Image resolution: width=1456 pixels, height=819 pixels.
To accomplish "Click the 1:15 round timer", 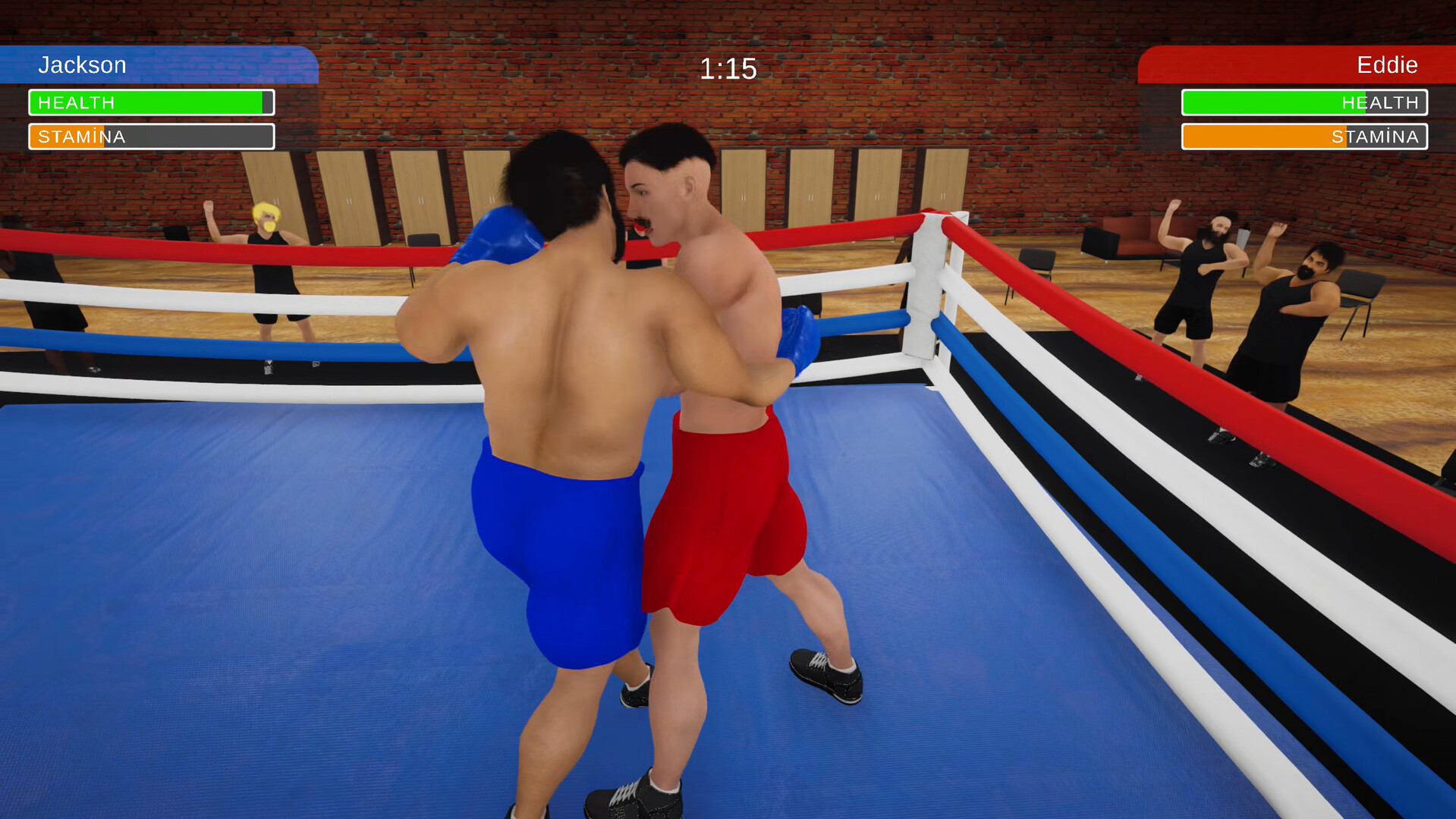I will 727,68.
